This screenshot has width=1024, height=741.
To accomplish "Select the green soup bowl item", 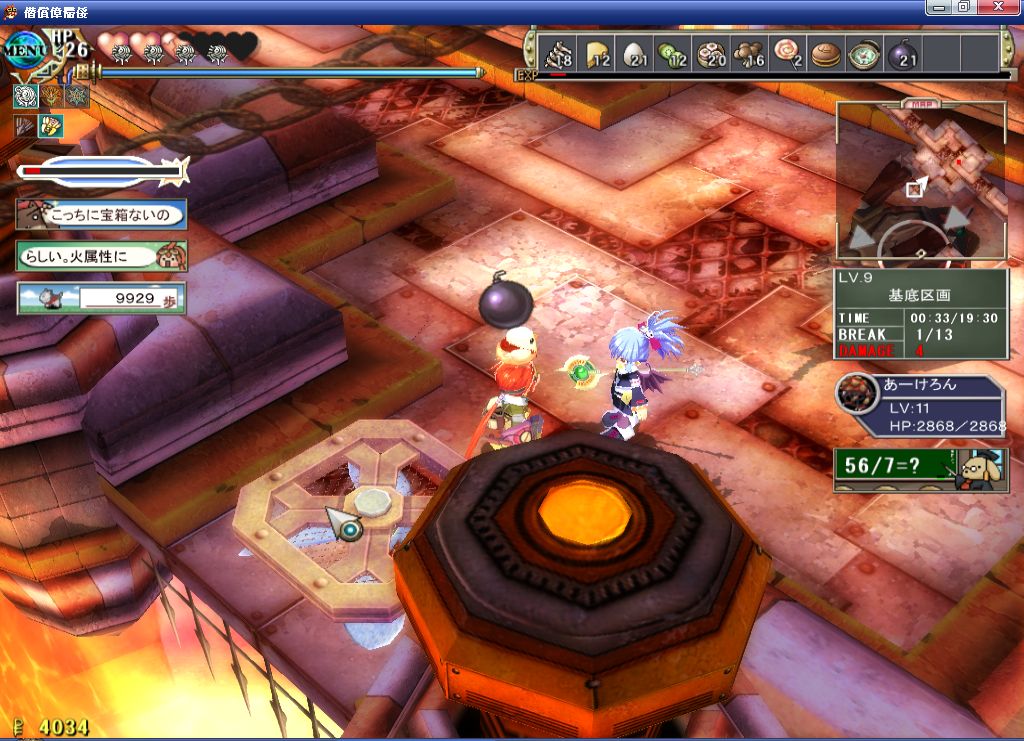I will tap(863, 54).
